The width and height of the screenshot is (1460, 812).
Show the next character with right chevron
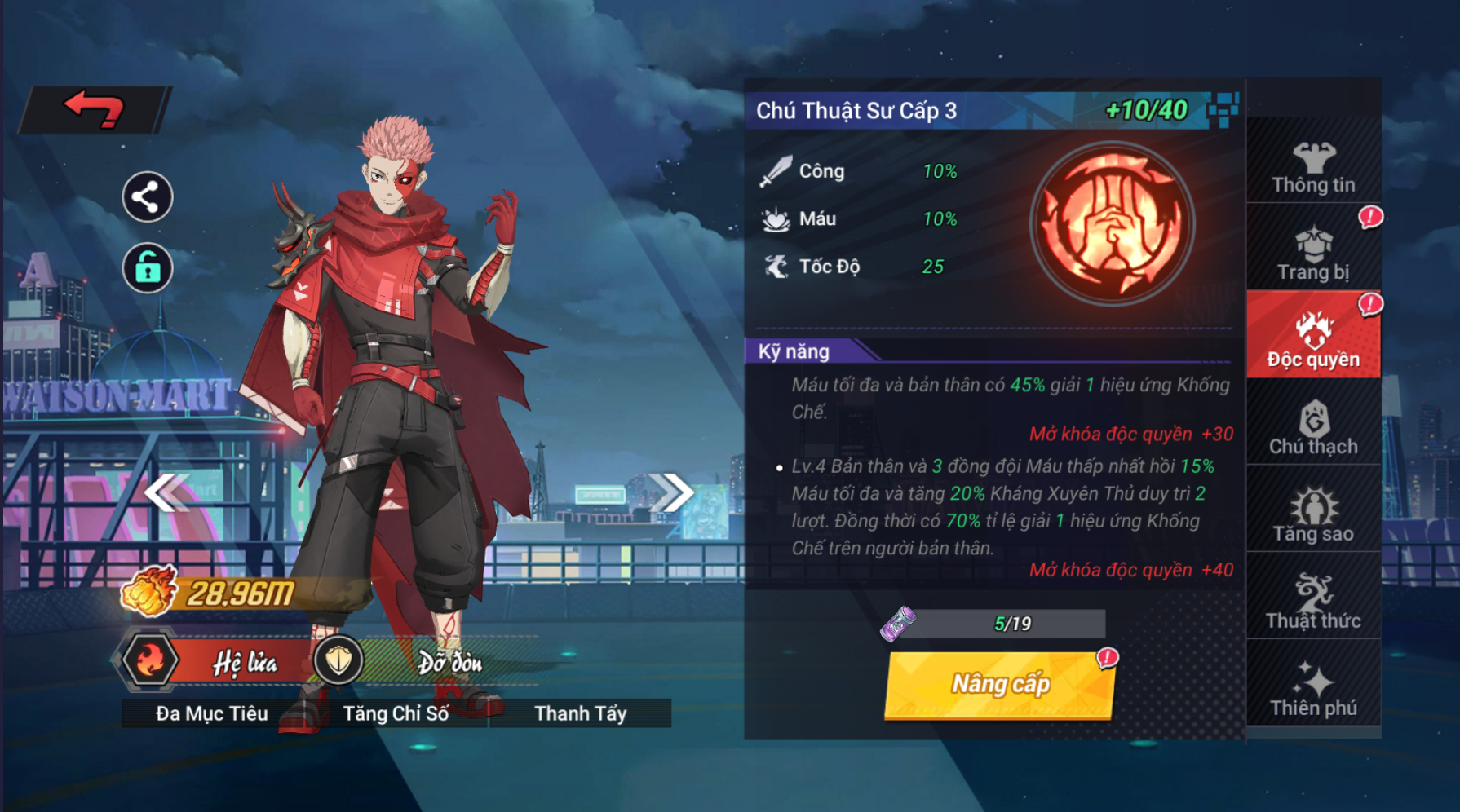pyautogui.click(x=672, y=492)
